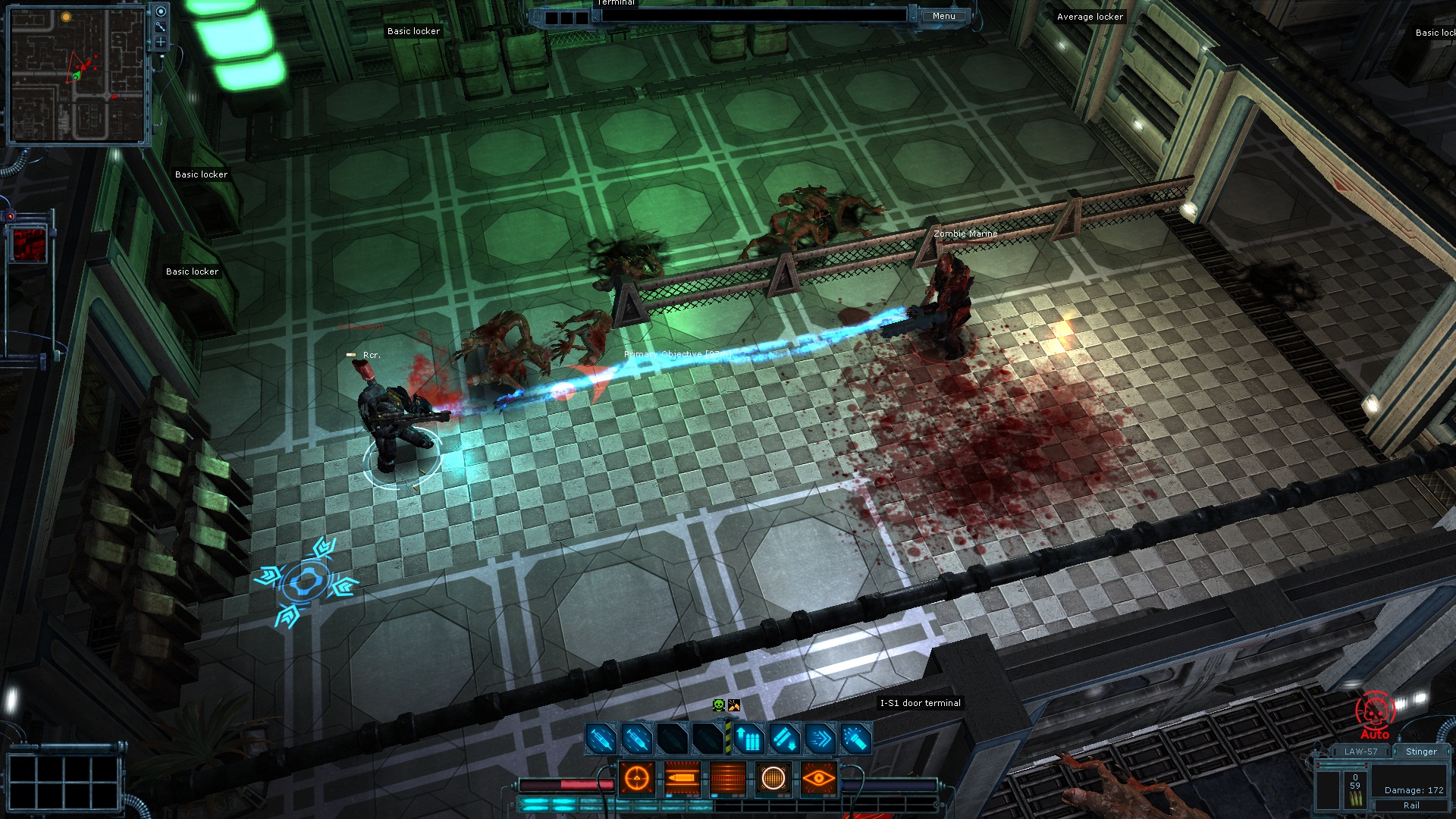Toggle the flashlight item slot

[x=855, y=739]
